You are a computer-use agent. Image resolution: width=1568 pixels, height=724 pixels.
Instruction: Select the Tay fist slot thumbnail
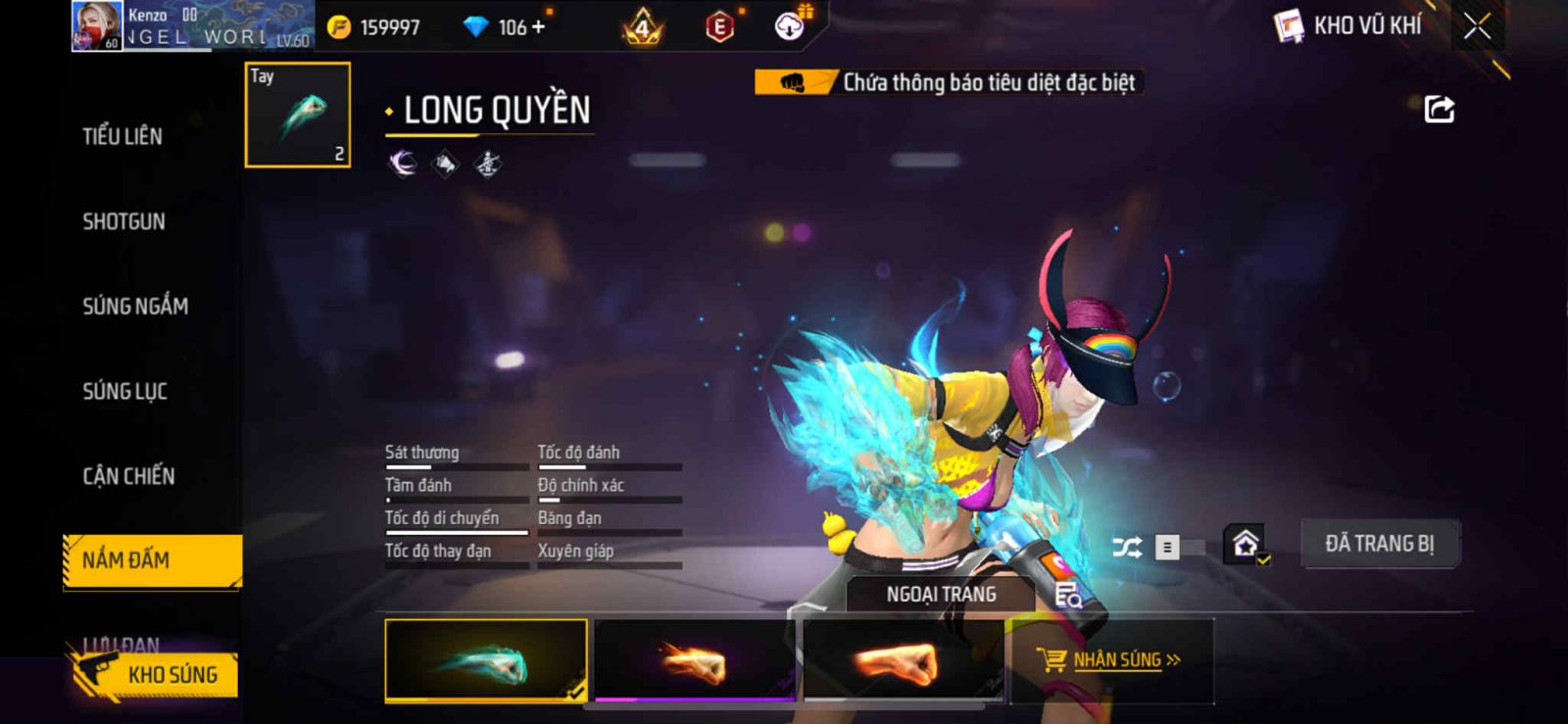[x=297, y=115]
